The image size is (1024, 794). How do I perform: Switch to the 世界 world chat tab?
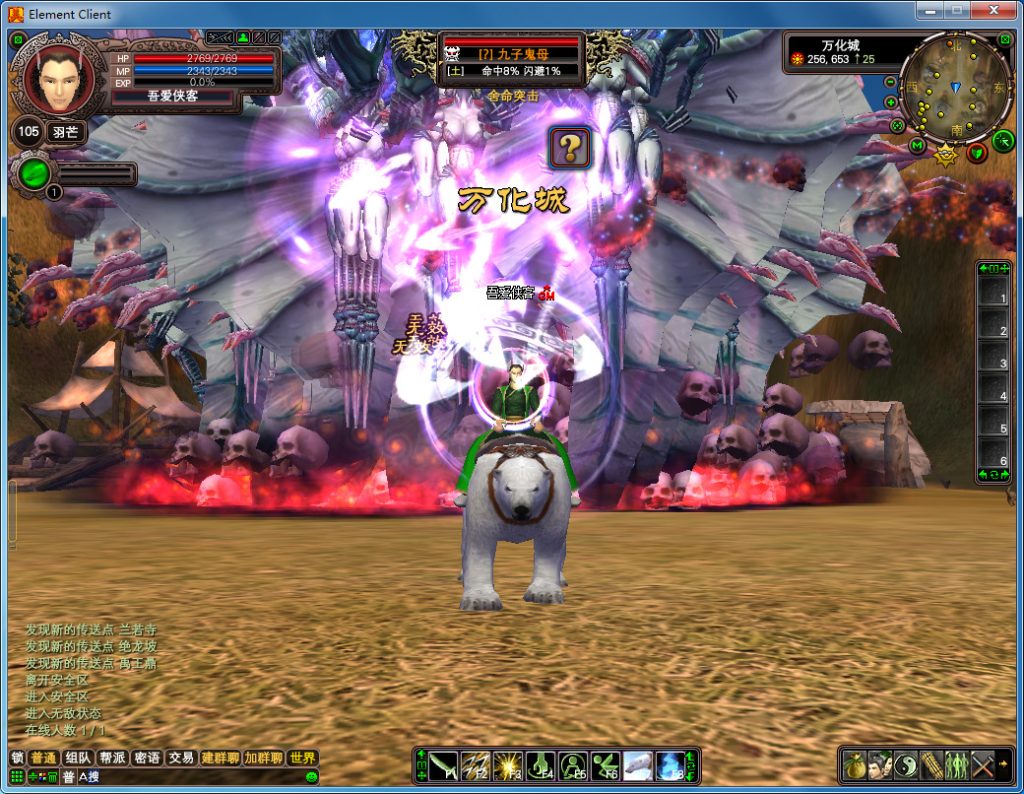tap(302, 758)
